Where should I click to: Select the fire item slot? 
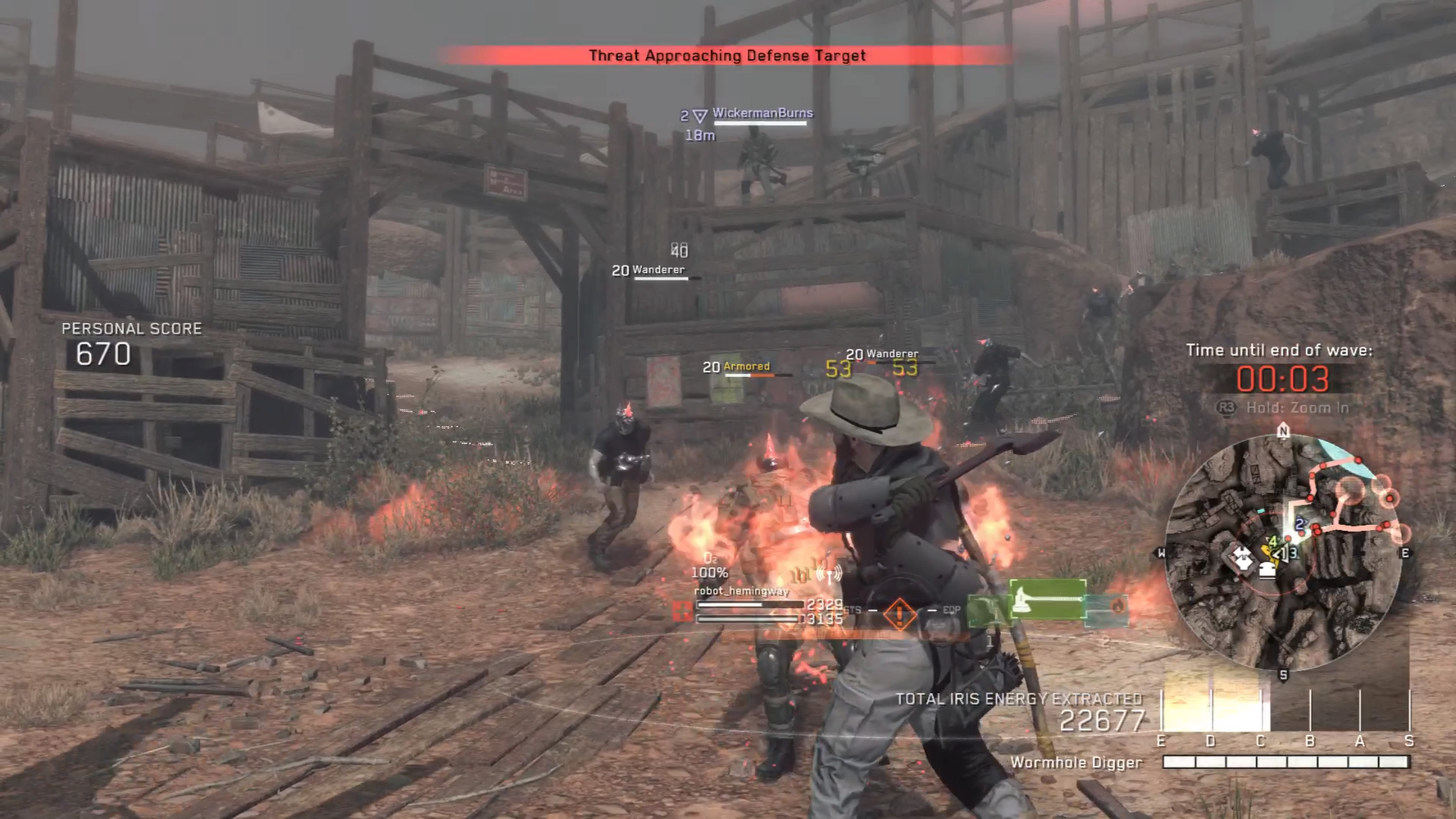click(1108, 608)
